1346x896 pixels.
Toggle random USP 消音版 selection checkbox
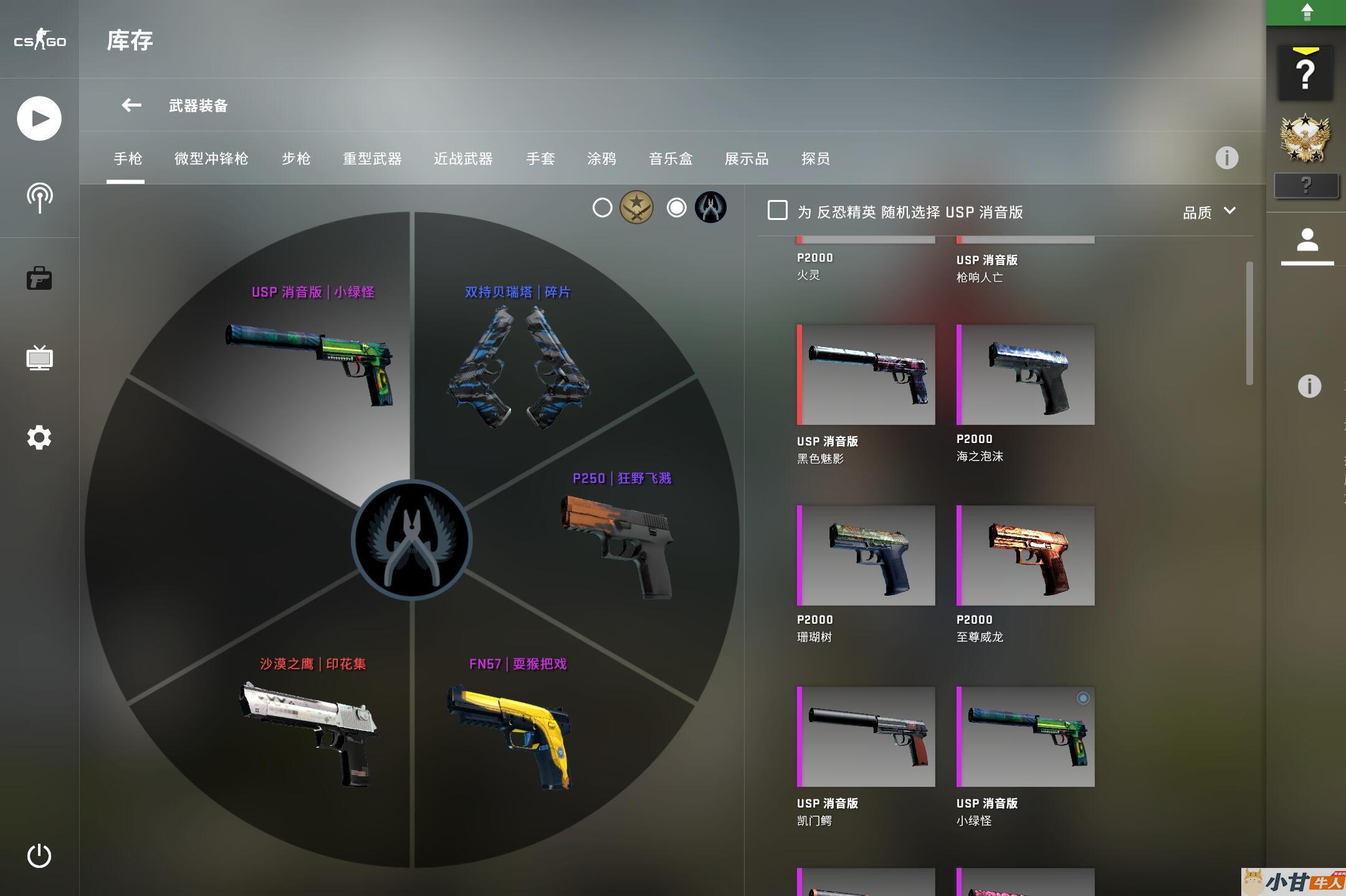(x=777, y=211)
